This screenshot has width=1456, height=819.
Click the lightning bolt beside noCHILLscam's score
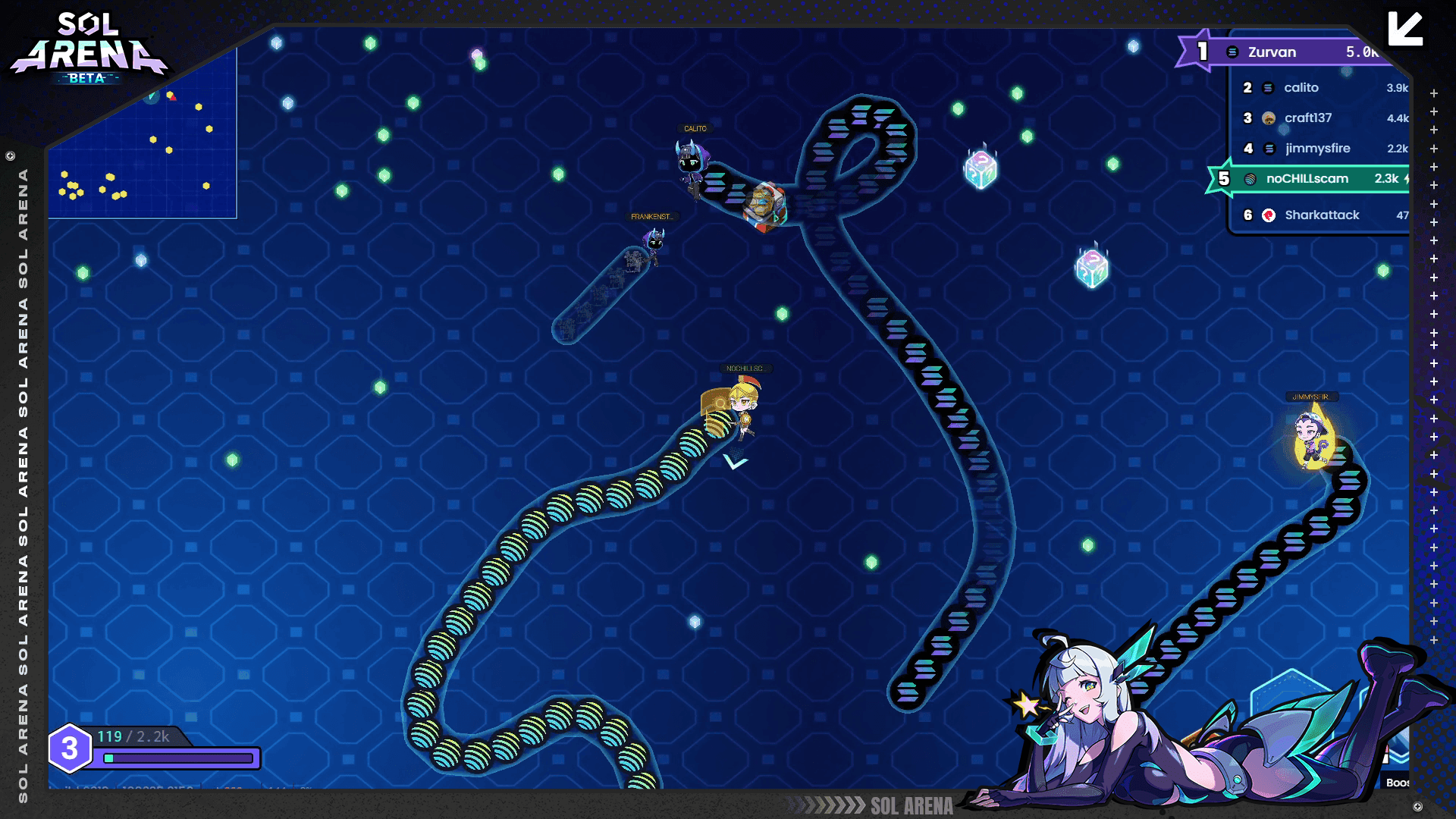[1408, 178]
